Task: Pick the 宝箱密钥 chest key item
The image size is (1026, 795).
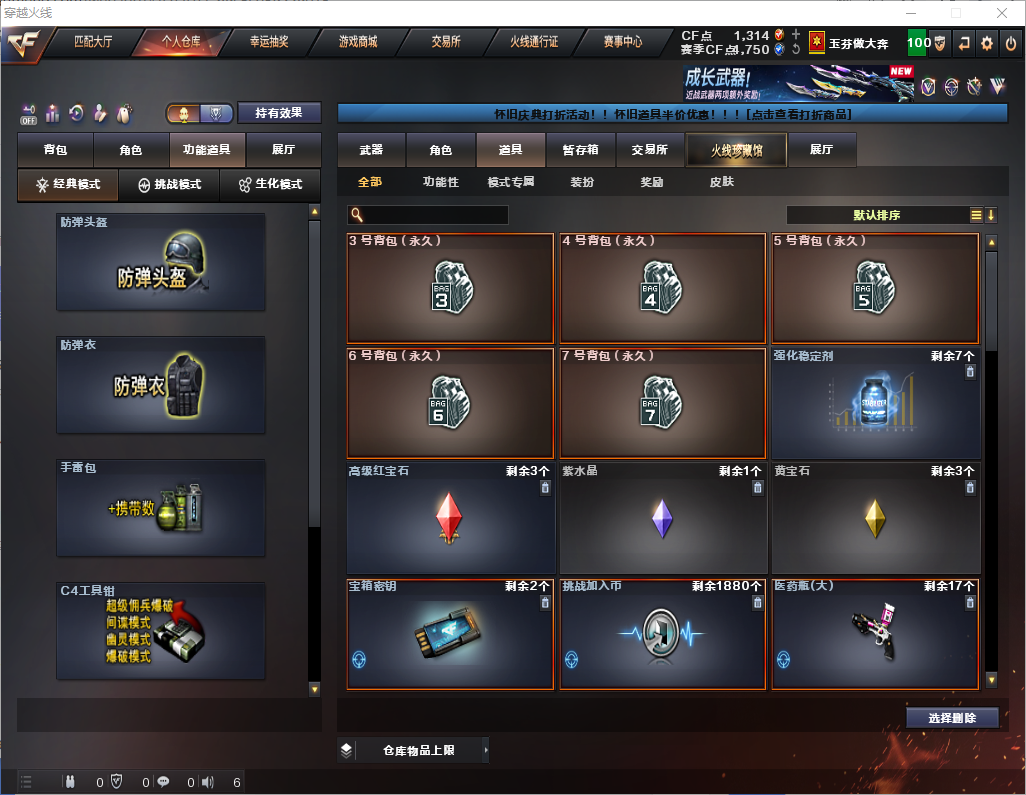Action: click(450, 634)
